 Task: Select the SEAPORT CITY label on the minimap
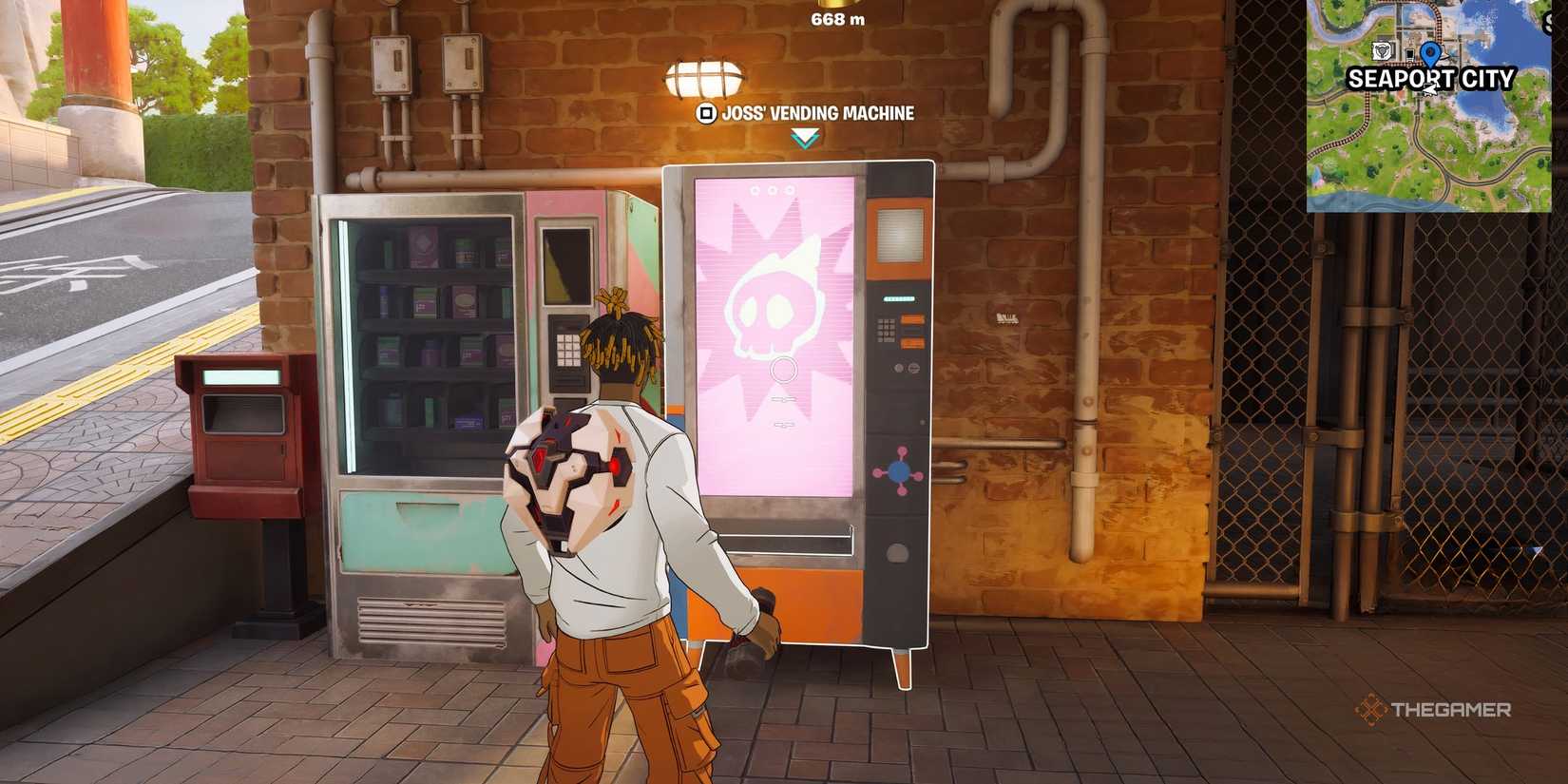tap(1430, 78)
